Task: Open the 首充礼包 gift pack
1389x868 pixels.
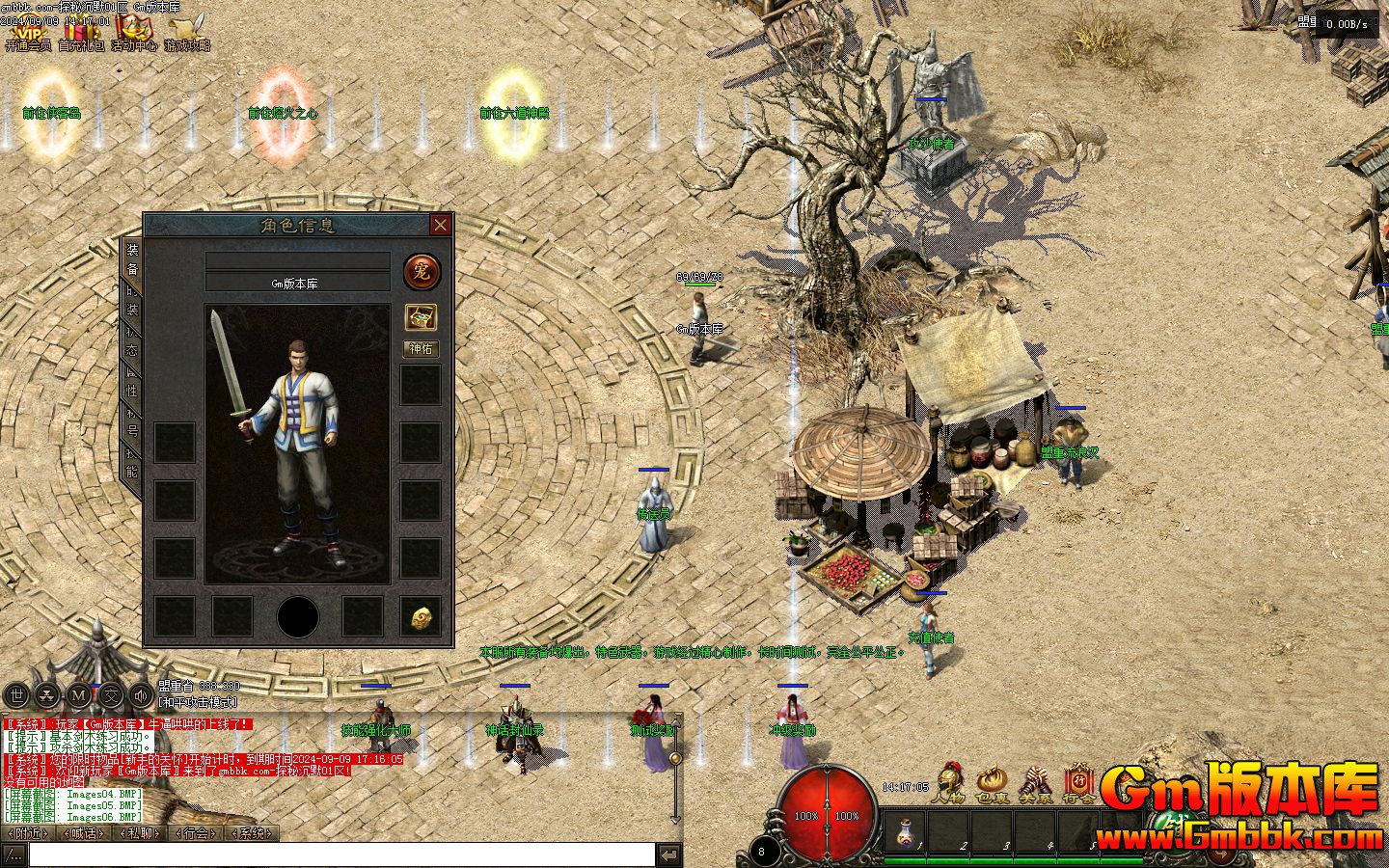Action: (81, 33)
